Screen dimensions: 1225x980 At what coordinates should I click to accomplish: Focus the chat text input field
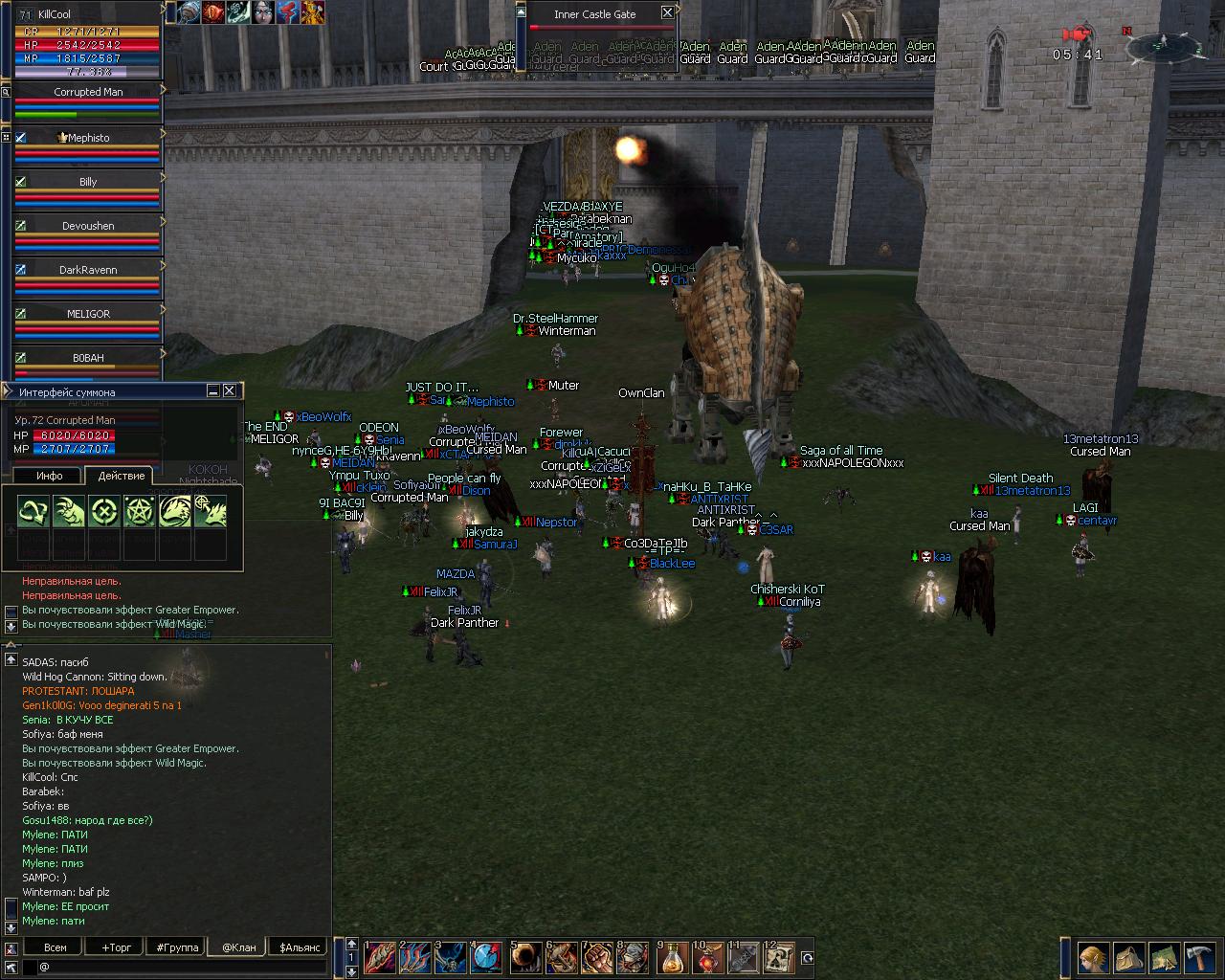[182, 967]
